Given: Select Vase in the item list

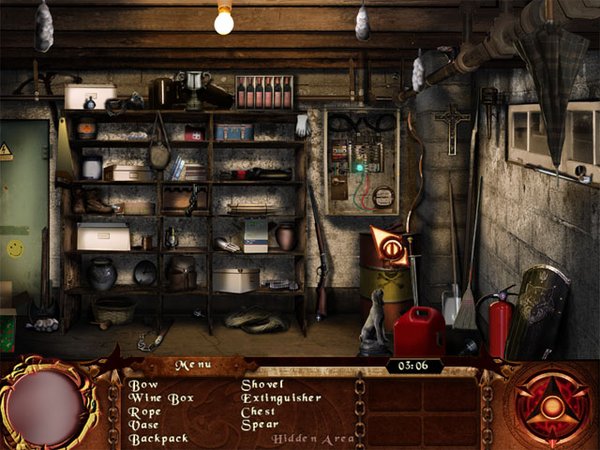Looking at the screenshot, I should 144,425.
